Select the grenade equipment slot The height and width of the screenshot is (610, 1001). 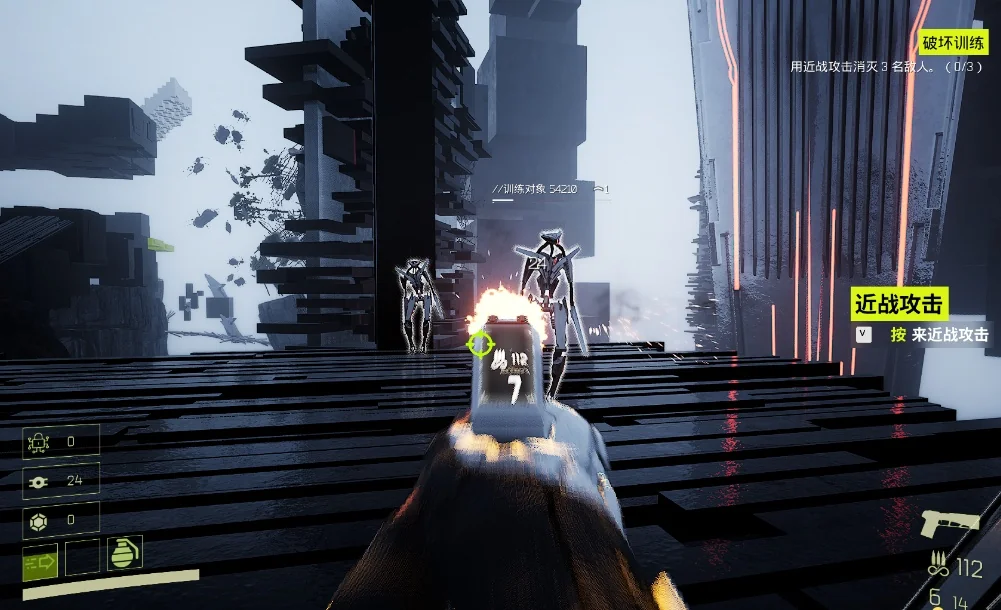pos(125,553)
